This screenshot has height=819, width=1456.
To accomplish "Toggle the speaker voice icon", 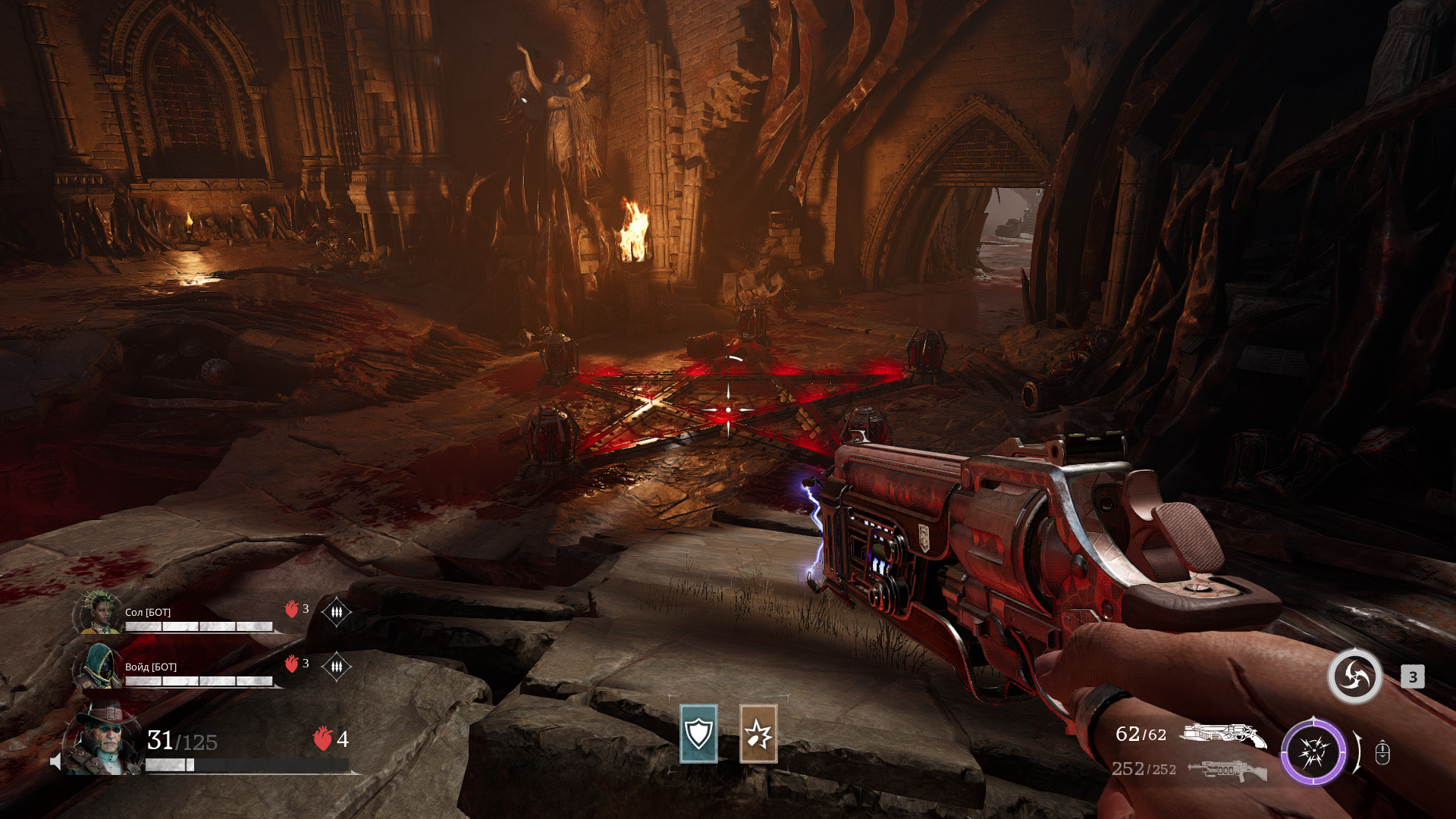I will (x=55, y=761).
